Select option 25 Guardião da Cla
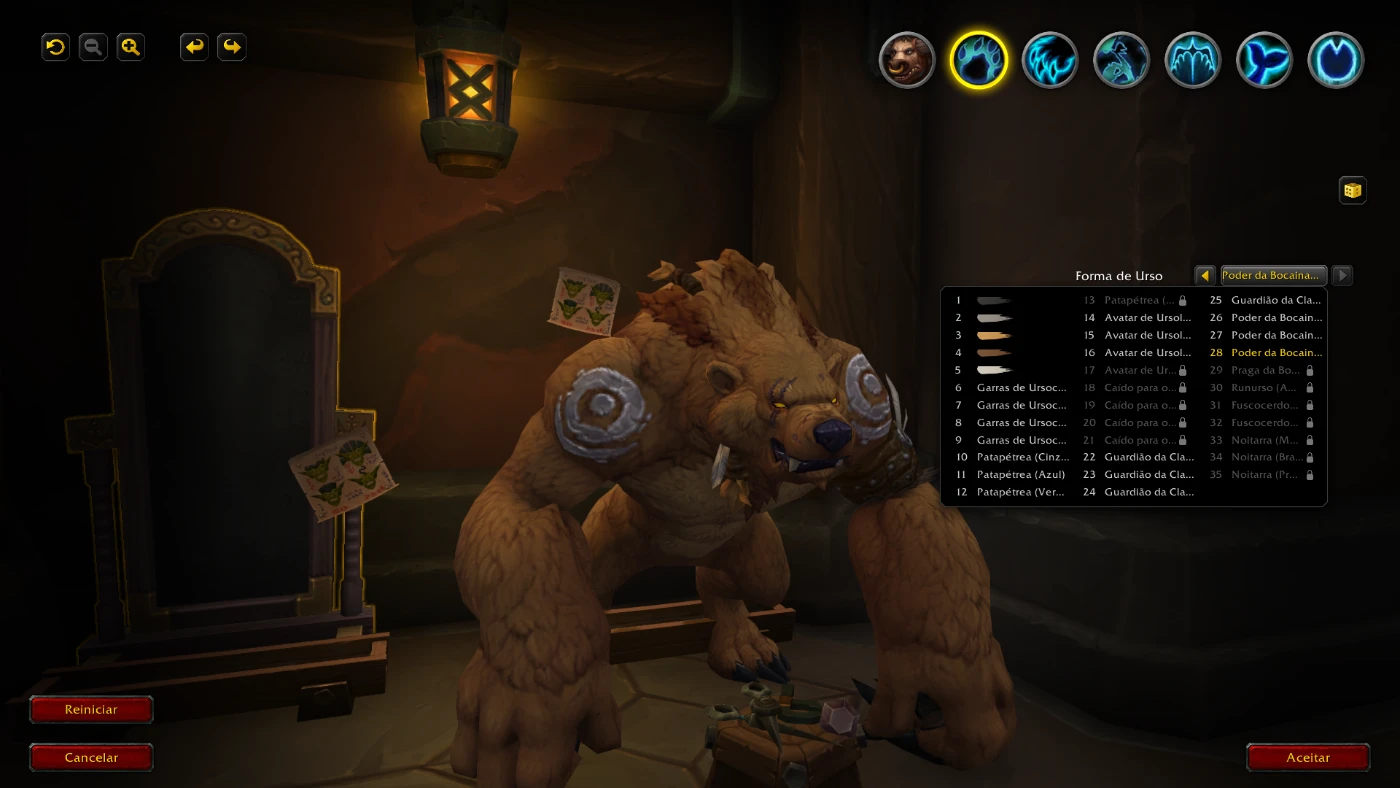The image size is (1400, 788). pyautogui.click(x=1275, y=300)
